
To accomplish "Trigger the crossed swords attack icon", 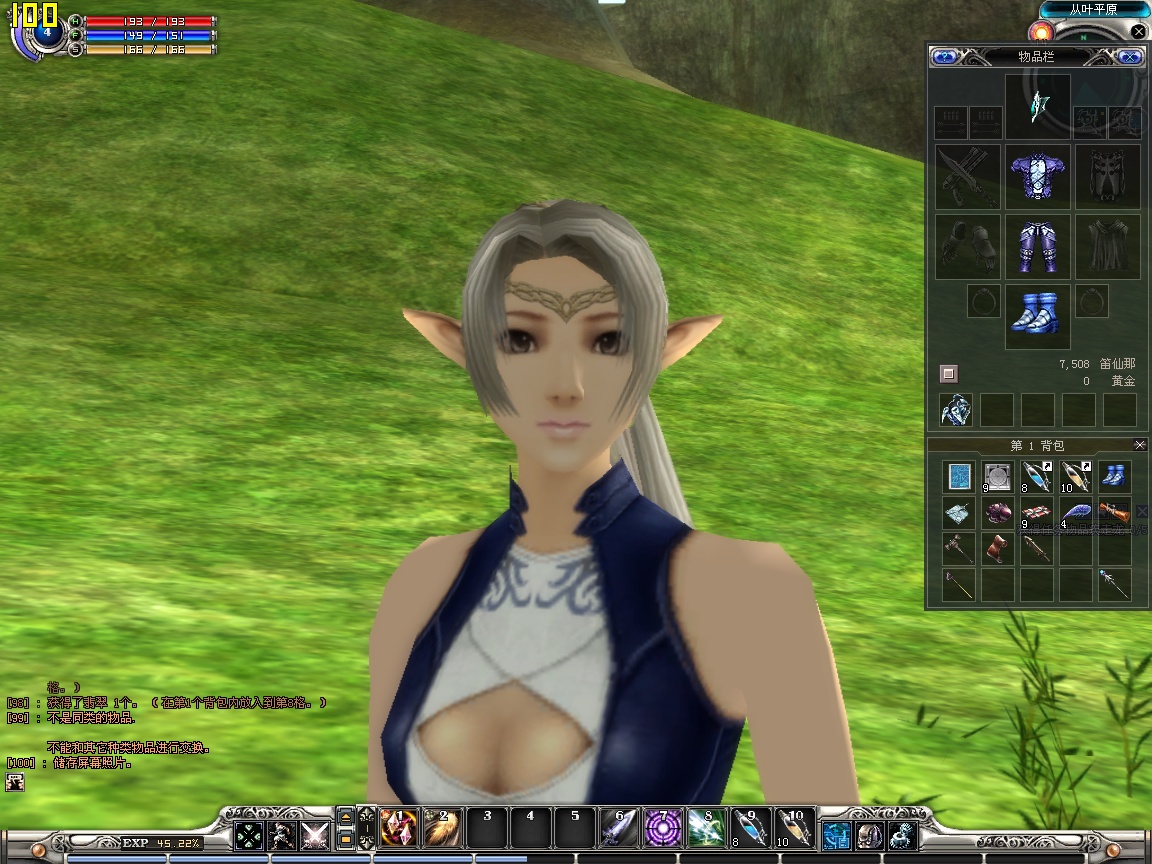I will coord(315,835).
